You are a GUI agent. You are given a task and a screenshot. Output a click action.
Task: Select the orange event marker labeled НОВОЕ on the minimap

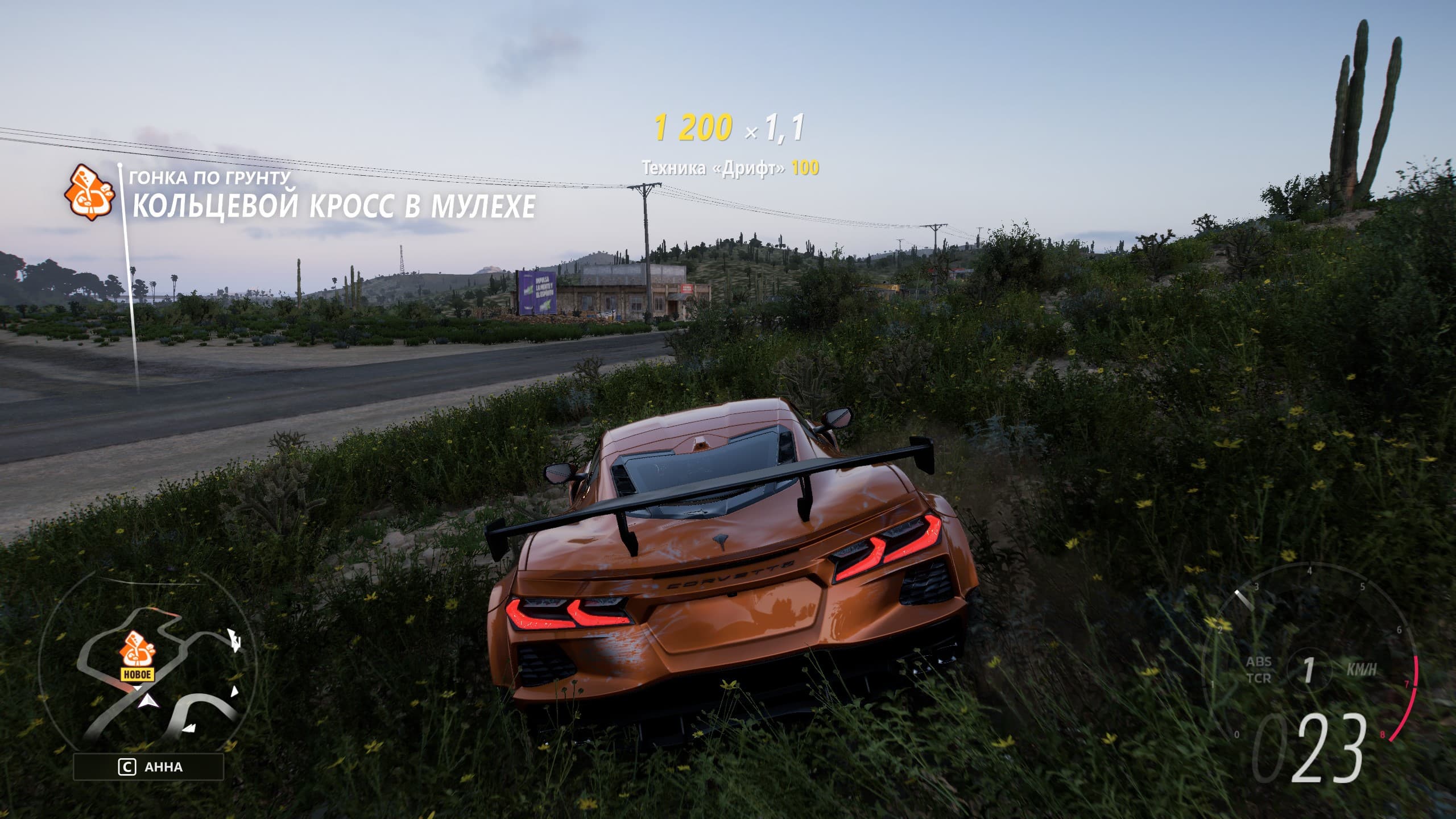click(x=138, y=655)
